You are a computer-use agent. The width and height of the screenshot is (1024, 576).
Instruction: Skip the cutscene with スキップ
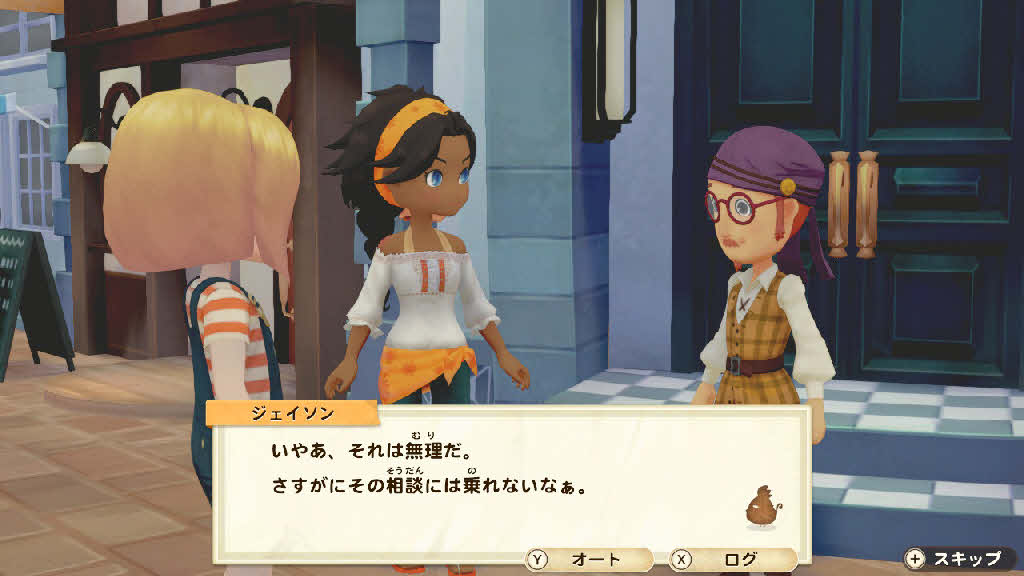958,559
